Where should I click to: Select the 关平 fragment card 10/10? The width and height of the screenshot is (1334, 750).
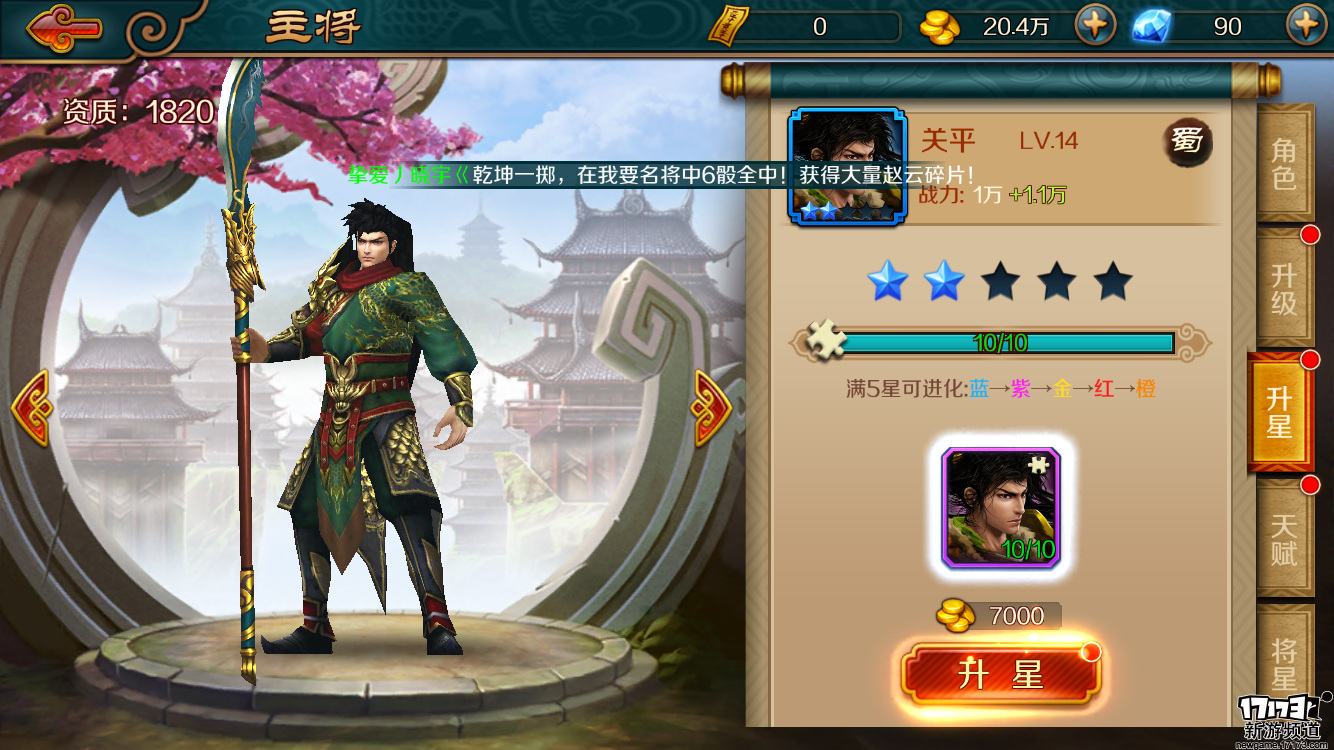coord(1001,508)
